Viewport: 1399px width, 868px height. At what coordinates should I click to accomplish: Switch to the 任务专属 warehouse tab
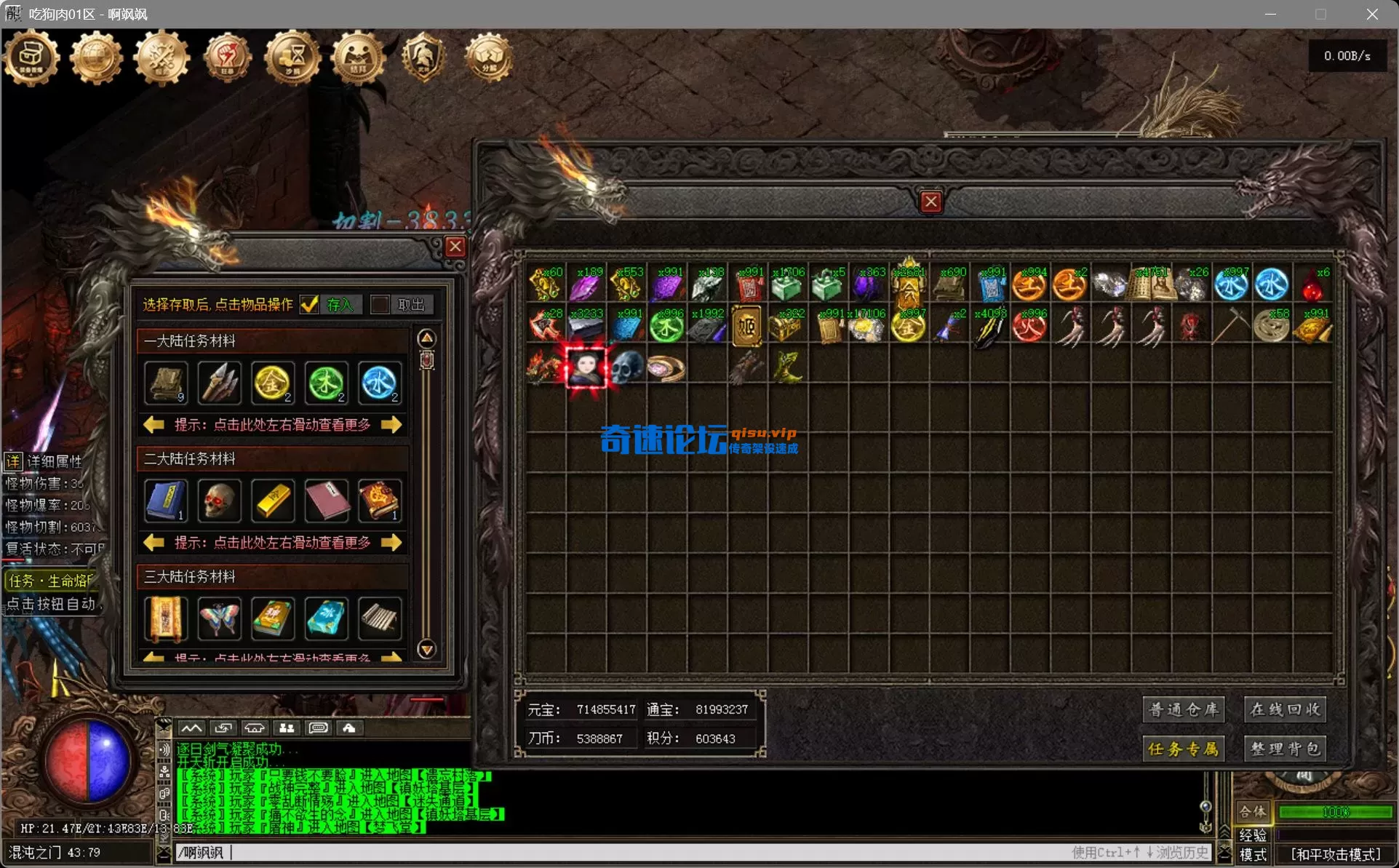(1184, 749)
